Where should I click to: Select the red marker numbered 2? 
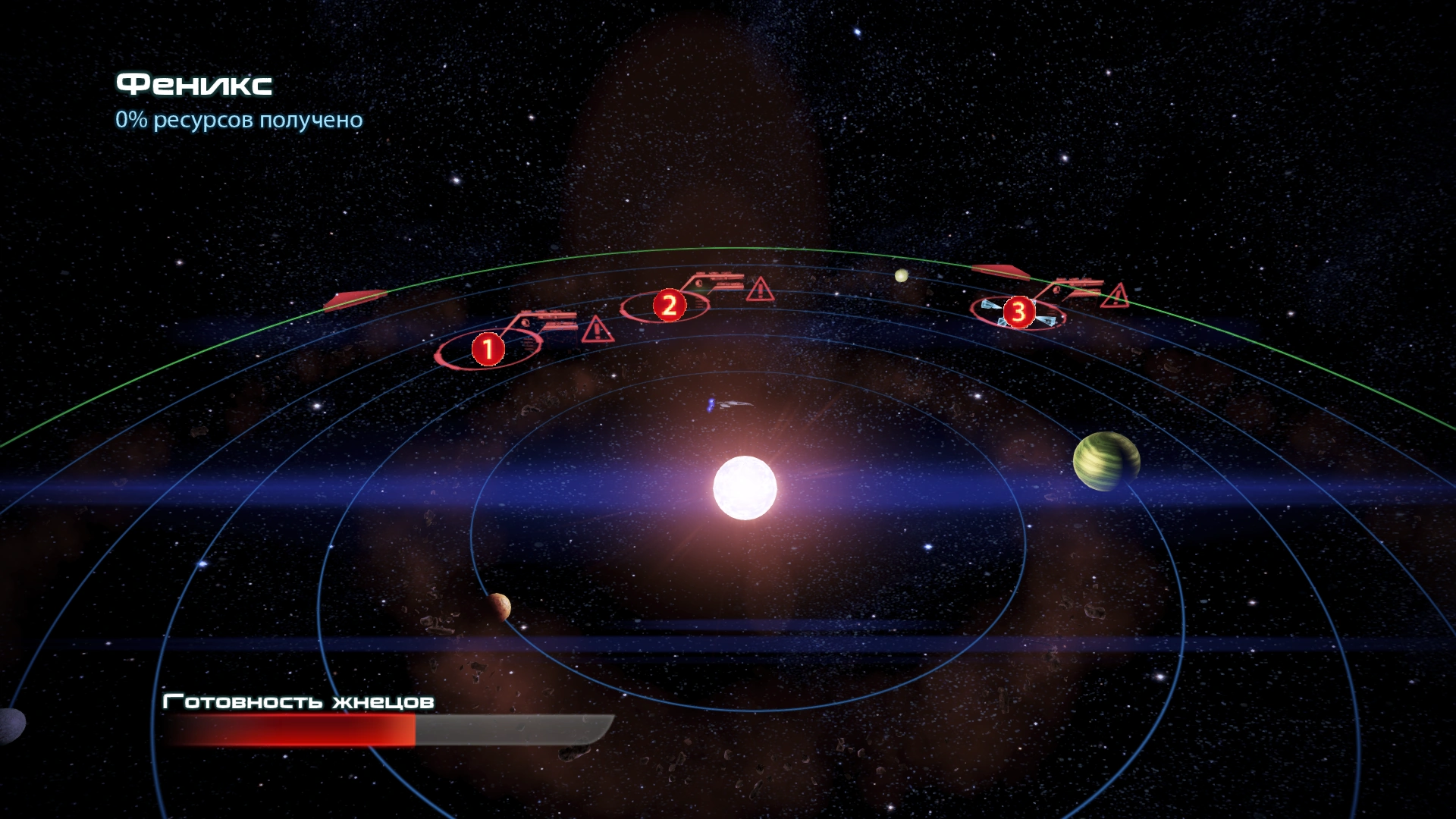[669, 306]
